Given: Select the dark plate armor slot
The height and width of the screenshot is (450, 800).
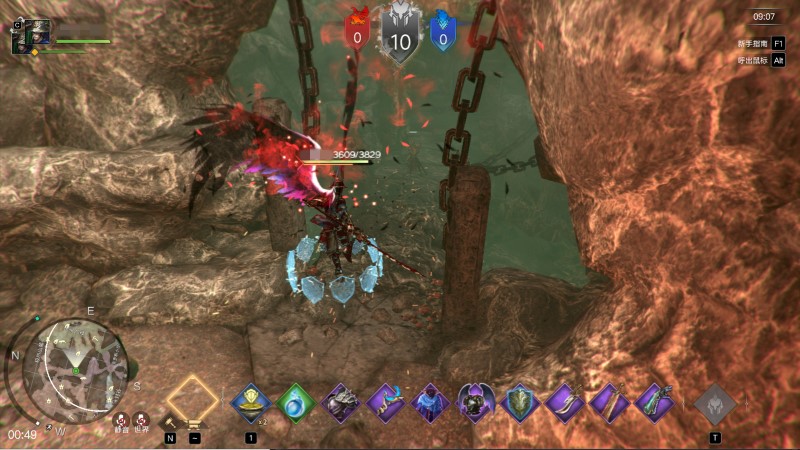Looking at the screenshot, I should (342, 403).
